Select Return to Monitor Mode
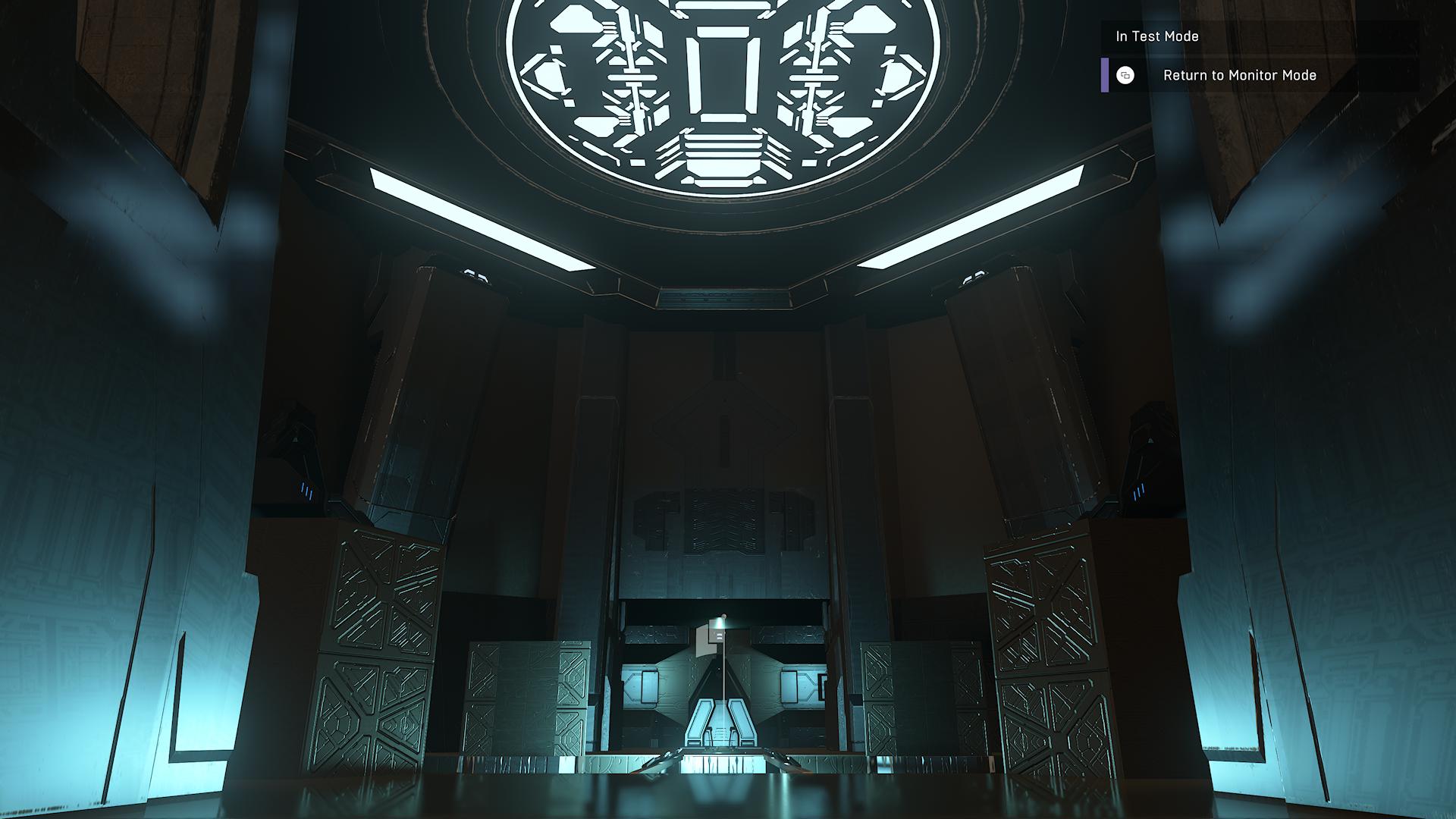Viewport: 1456px width, 819px height. pos(1239,75)
